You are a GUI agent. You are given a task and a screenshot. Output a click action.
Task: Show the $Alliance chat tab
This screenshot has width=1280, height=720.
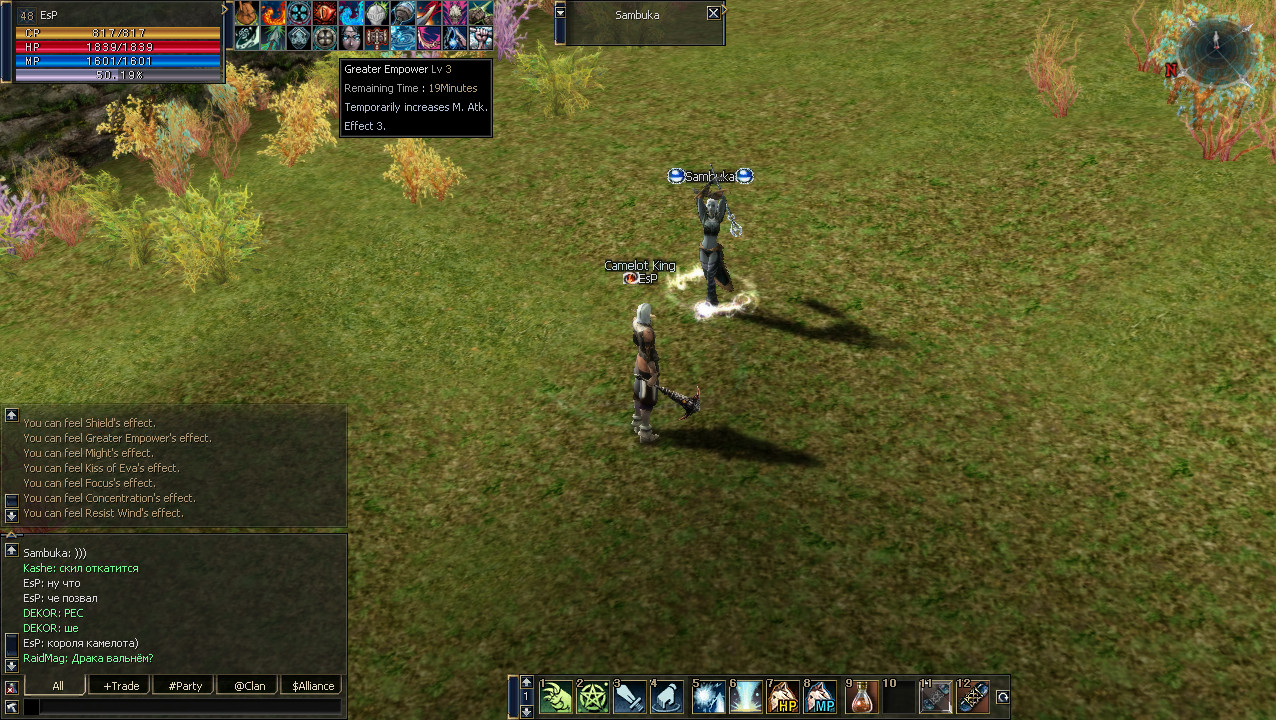(x=312, y=686)
